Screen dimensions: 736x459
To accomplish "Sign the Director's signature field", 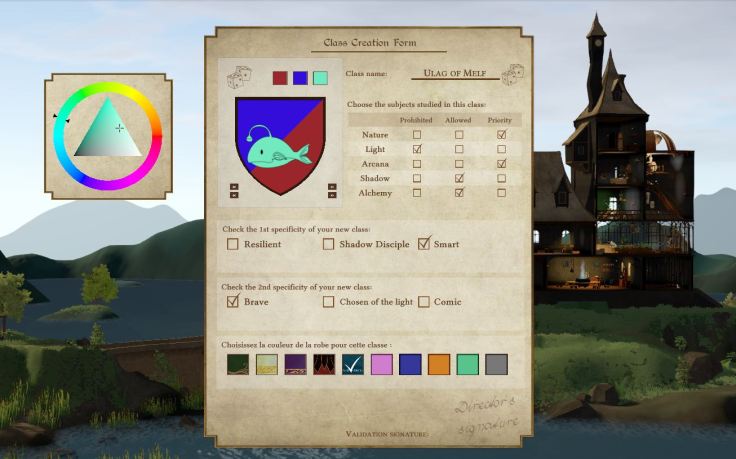I will click(484, 417).
